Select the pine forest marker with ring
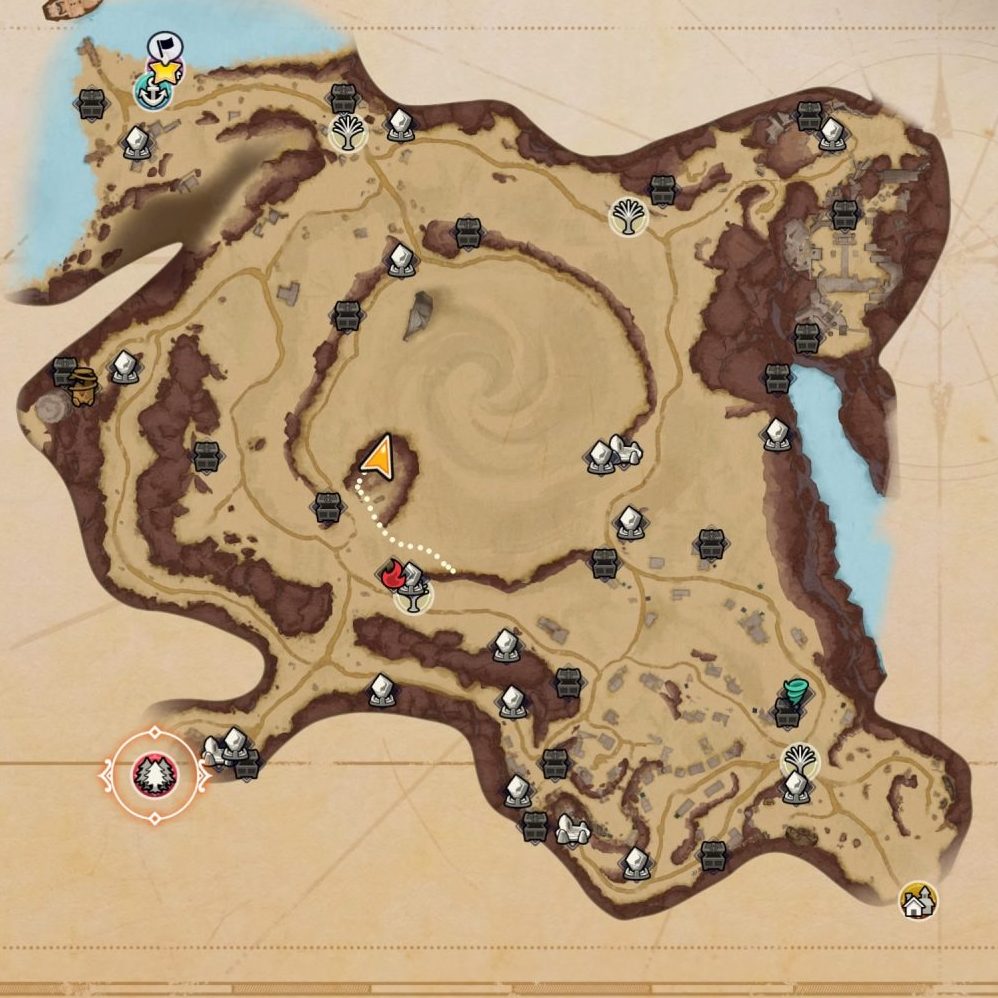This screenshot has width=998, height=998. pyautogui.click(x=155, y=773)
